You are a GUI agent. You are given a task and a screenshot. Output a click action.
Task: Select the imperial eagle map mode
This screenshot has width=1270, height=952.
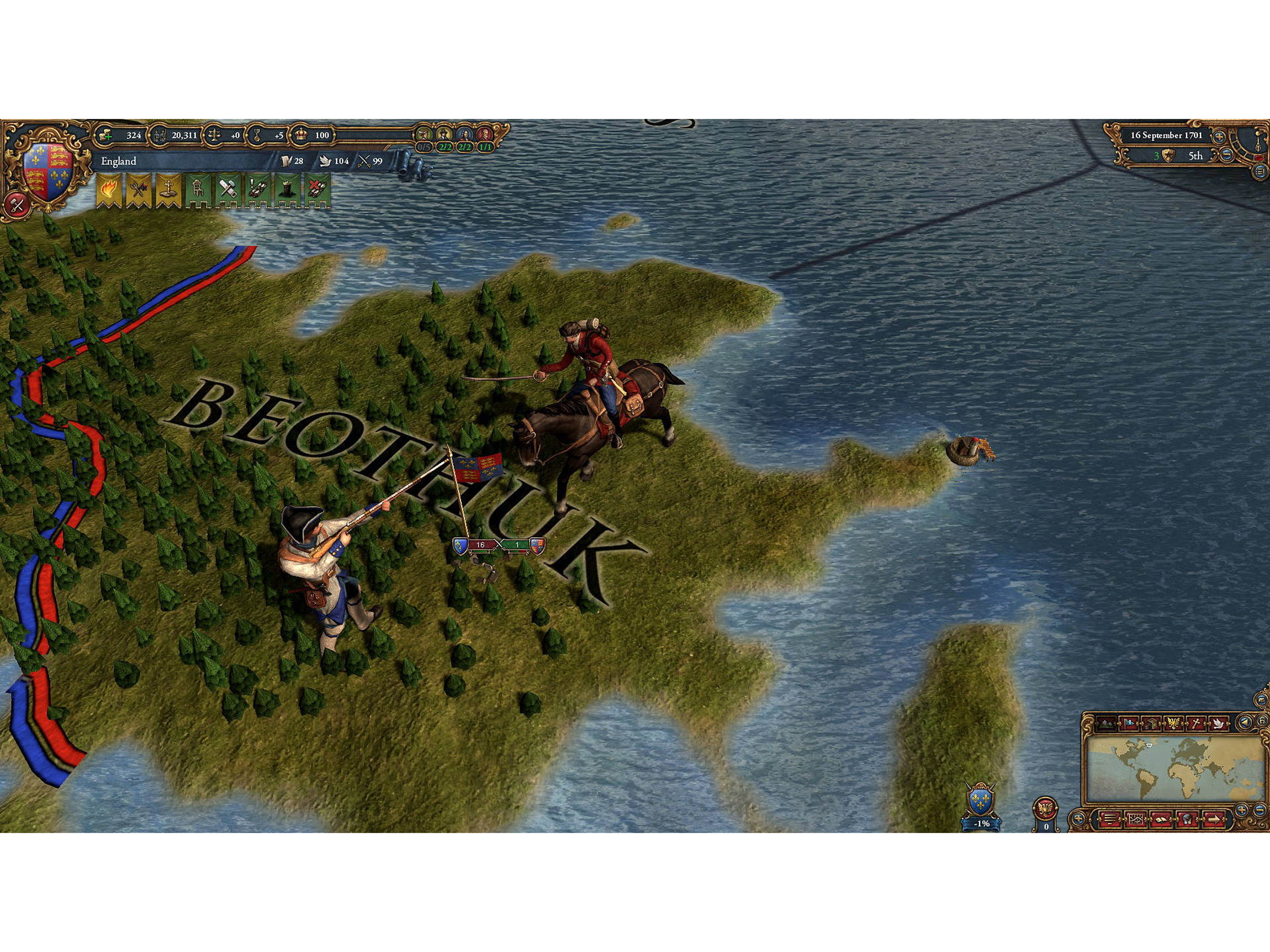click(1174, 723)
